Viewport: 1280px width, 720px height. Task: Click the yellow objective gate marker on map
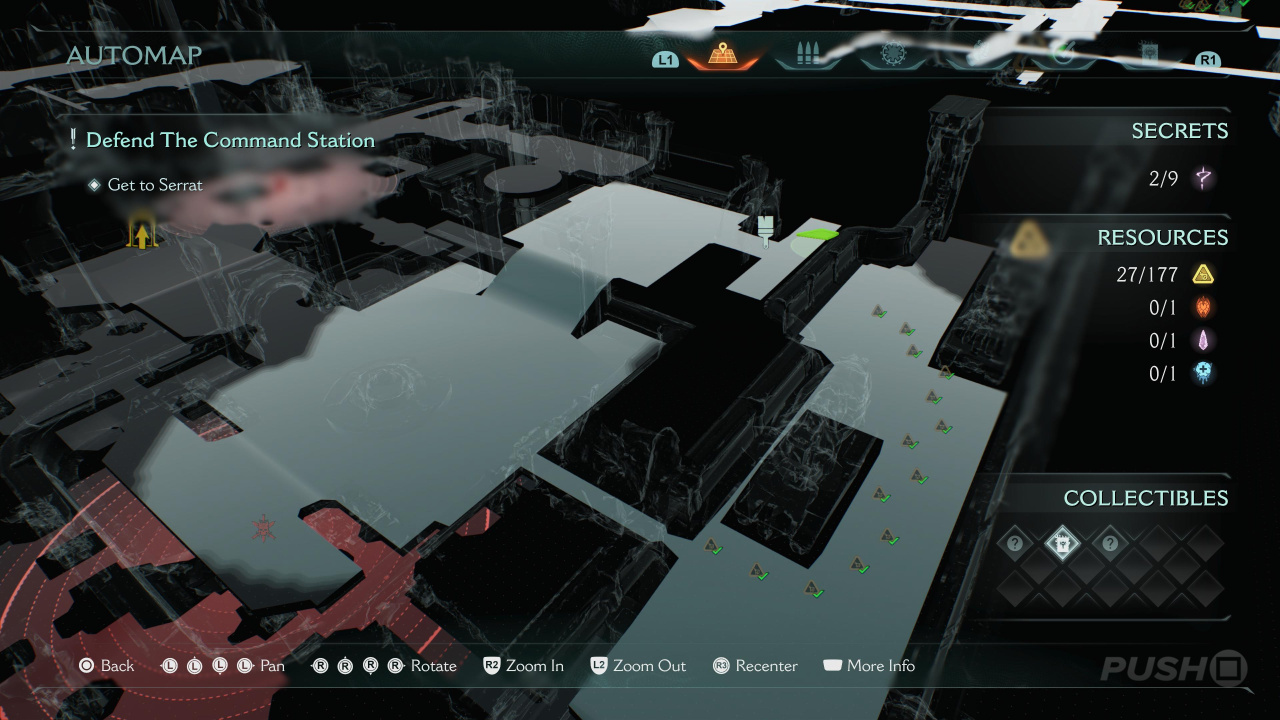click(x=142, y=234)
